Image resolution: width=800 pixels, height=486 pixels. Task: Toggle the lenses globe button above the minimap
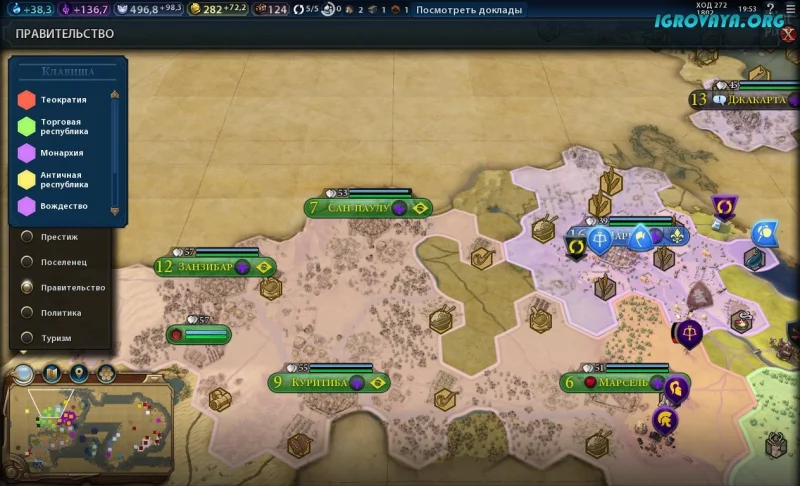pyautogui.click(x=24, y=374)
